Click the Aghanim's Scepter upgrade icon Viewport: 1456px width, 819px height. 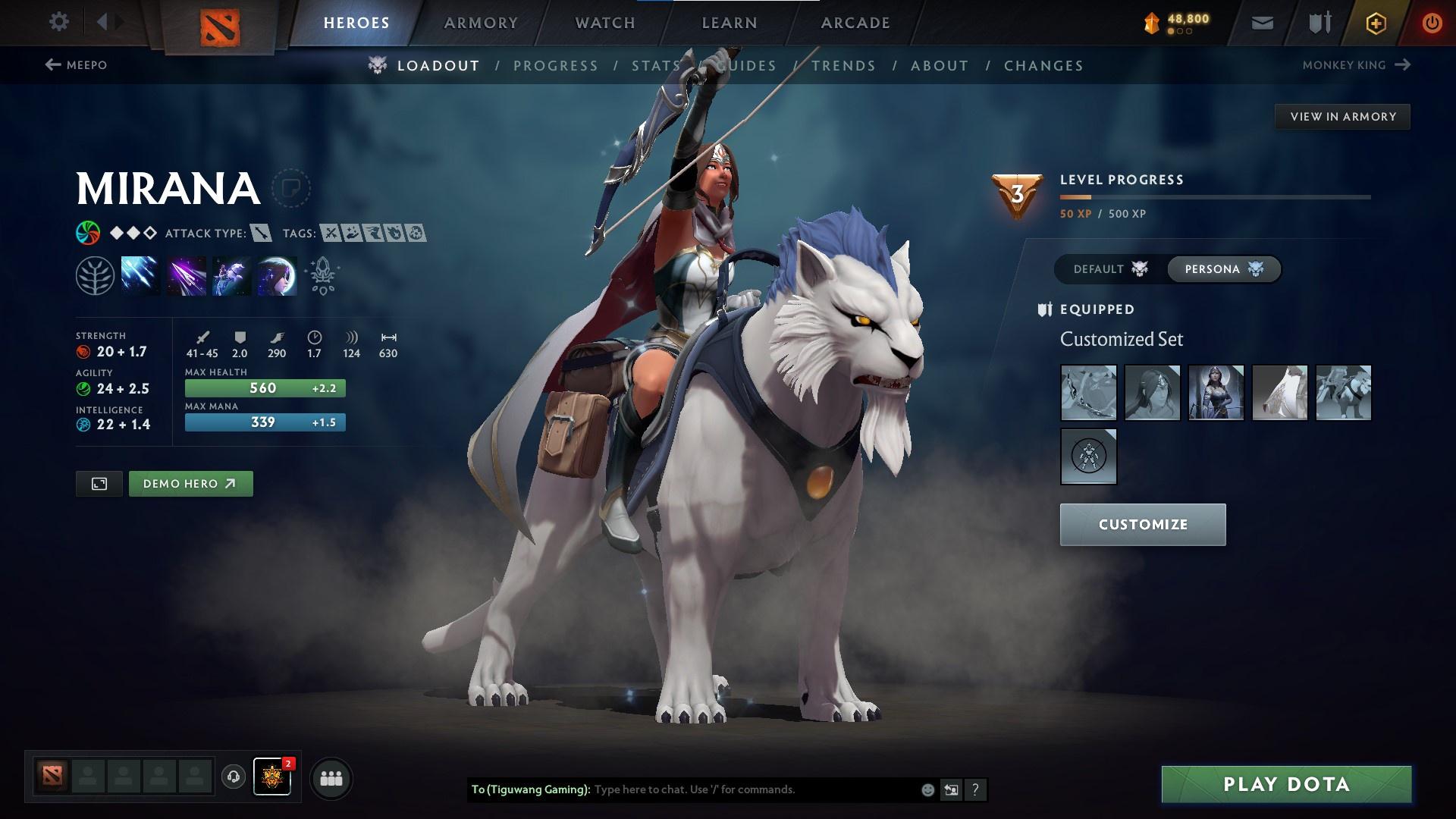[322, 275]
